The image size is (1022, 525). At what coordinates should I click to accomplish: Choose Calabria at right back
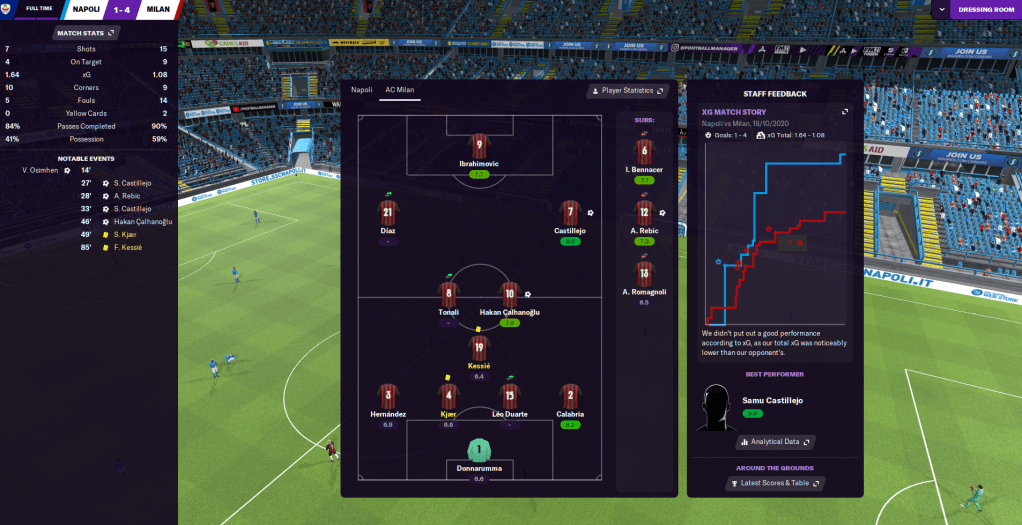570,397
